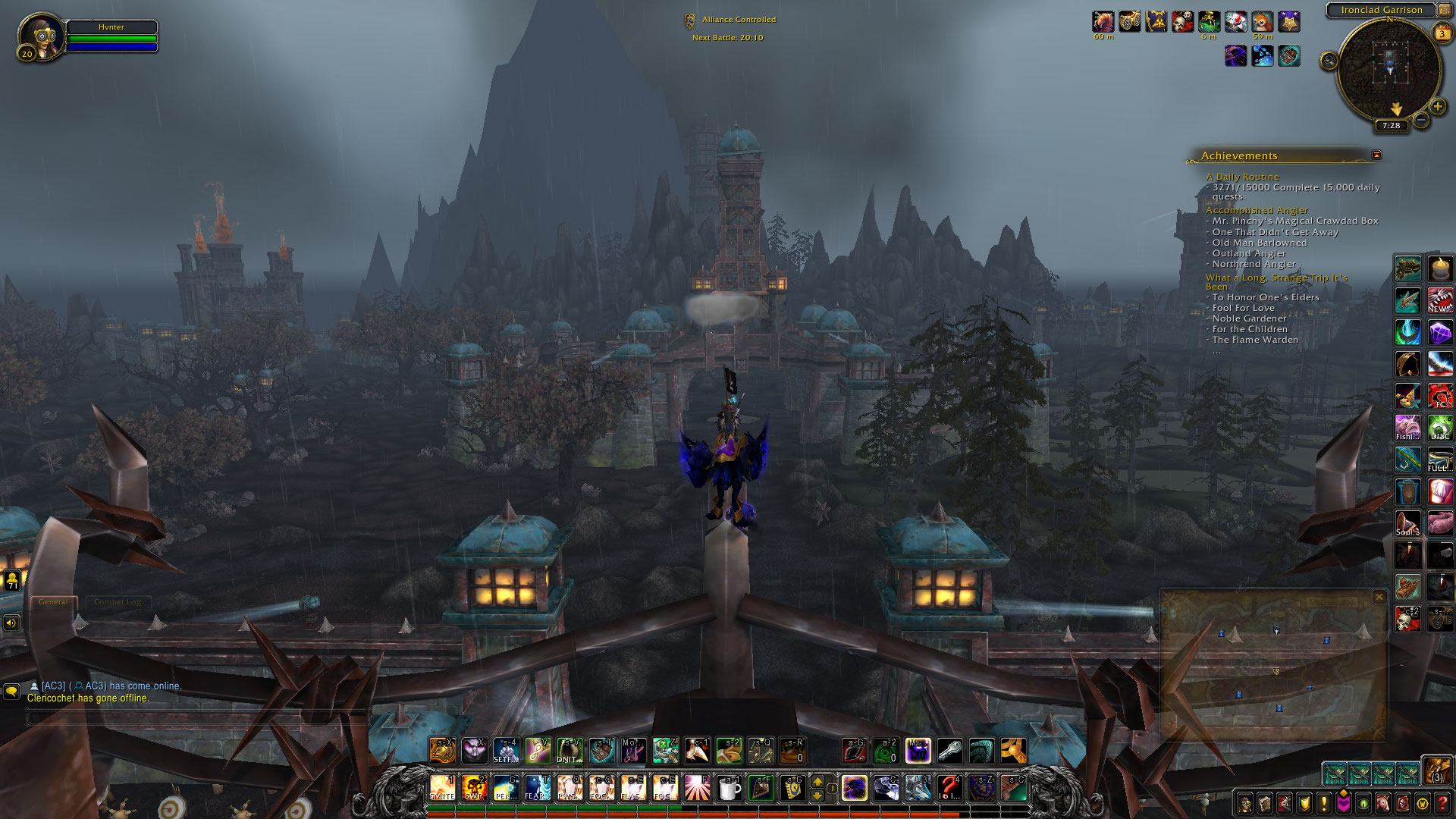Cast the Smite spell on the action bar
The width and height of the screenshot is (1456, 819).
pos(442,788)
